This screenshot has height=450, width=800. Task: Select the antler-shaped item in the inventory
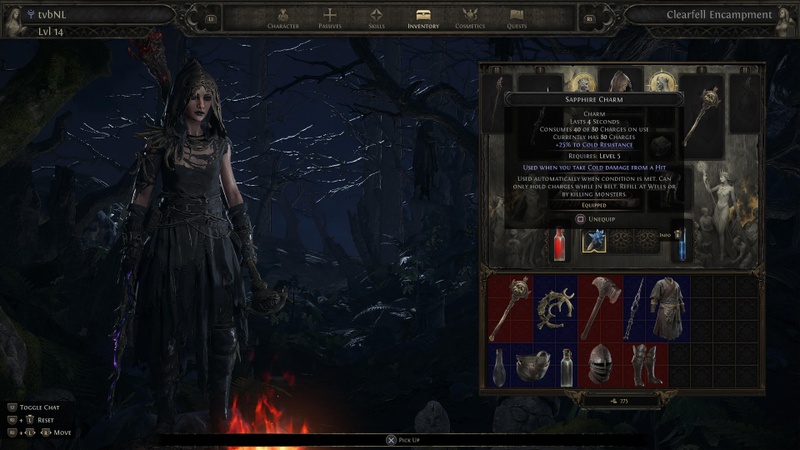coord(555,308)
